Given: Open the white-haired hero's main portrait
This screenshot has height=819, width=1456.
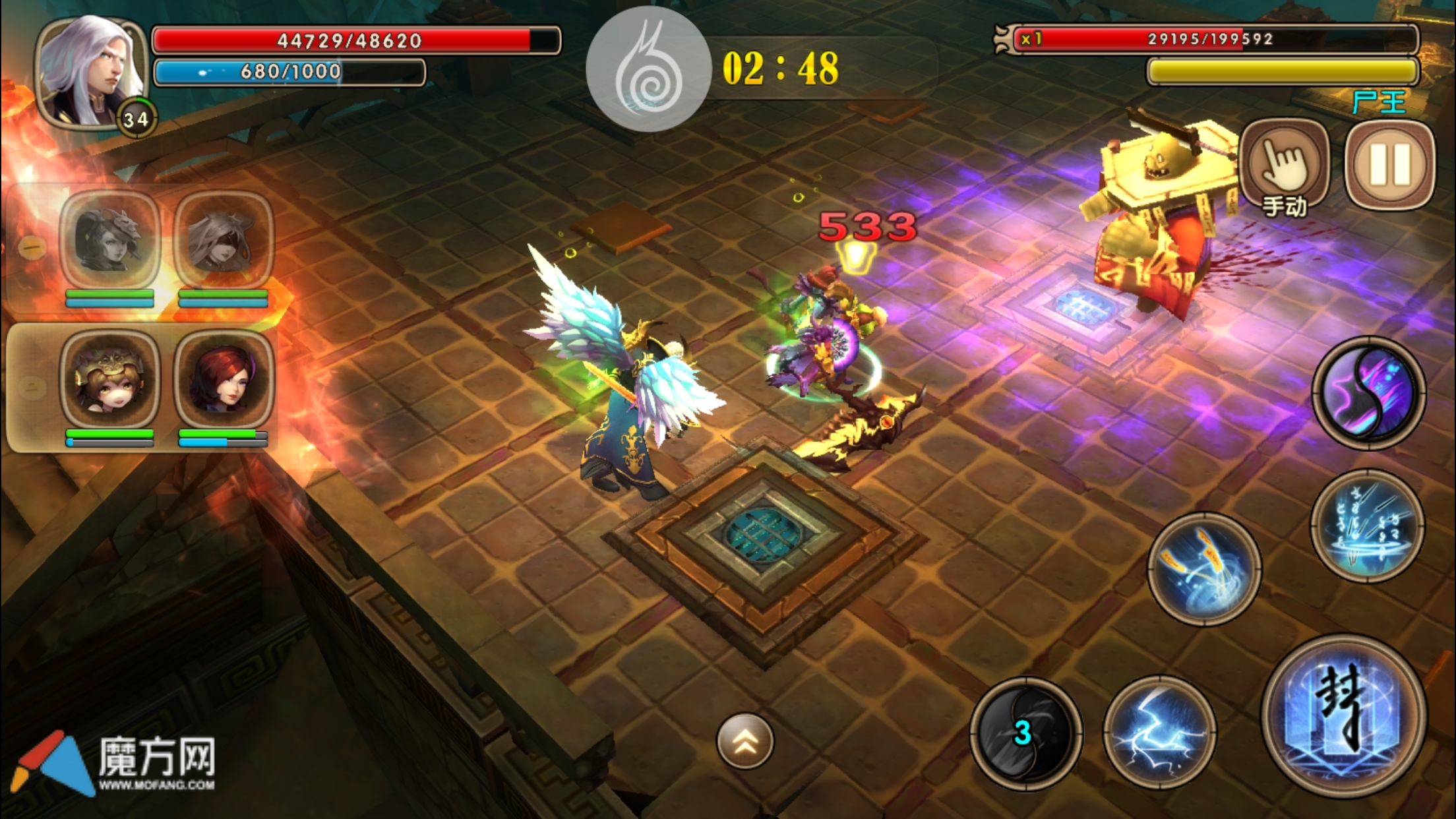Looking at the screenshot, I should click(91, 73).
